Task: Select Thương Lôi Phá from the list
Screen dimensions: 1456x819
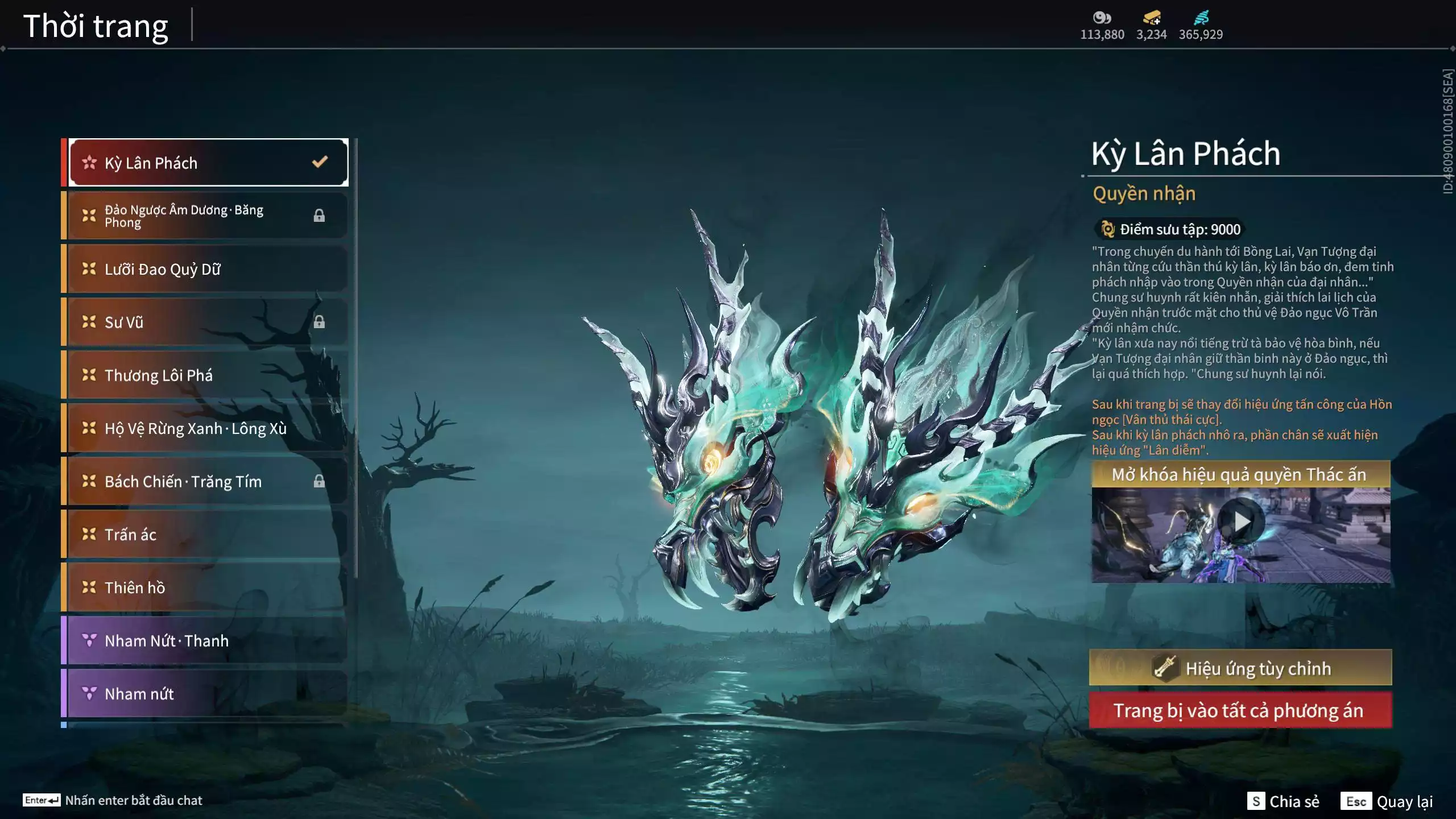Action: click(x=208, y=375)
